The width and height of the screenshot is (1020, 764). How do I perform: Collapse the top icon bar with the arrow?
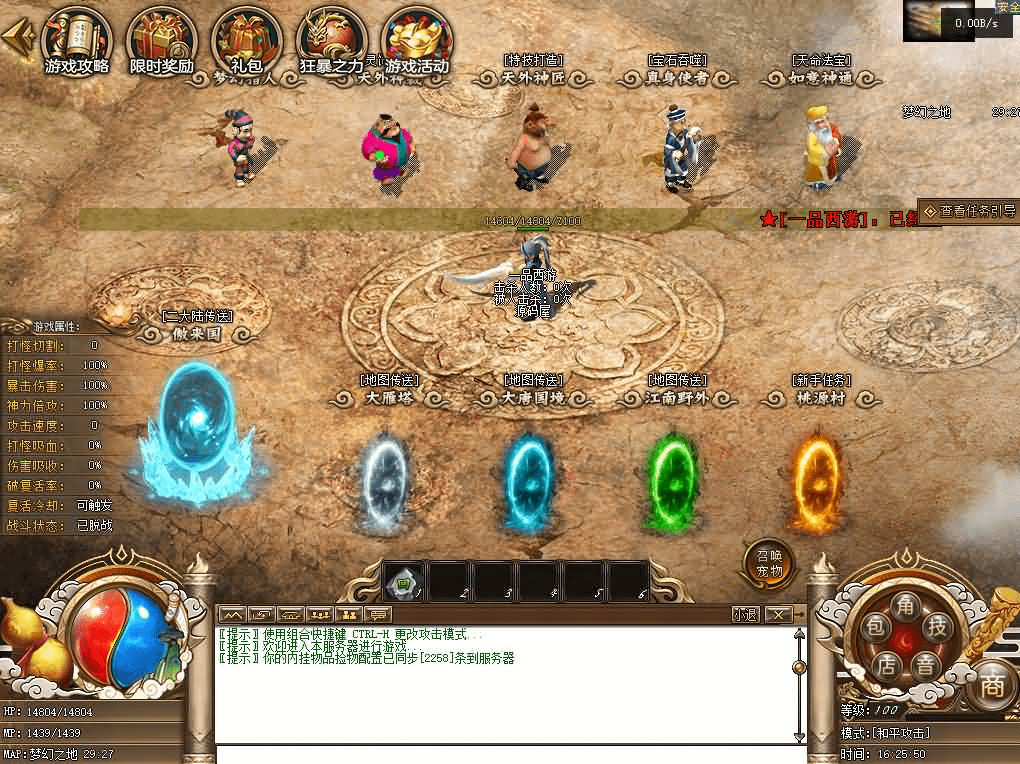17,38
